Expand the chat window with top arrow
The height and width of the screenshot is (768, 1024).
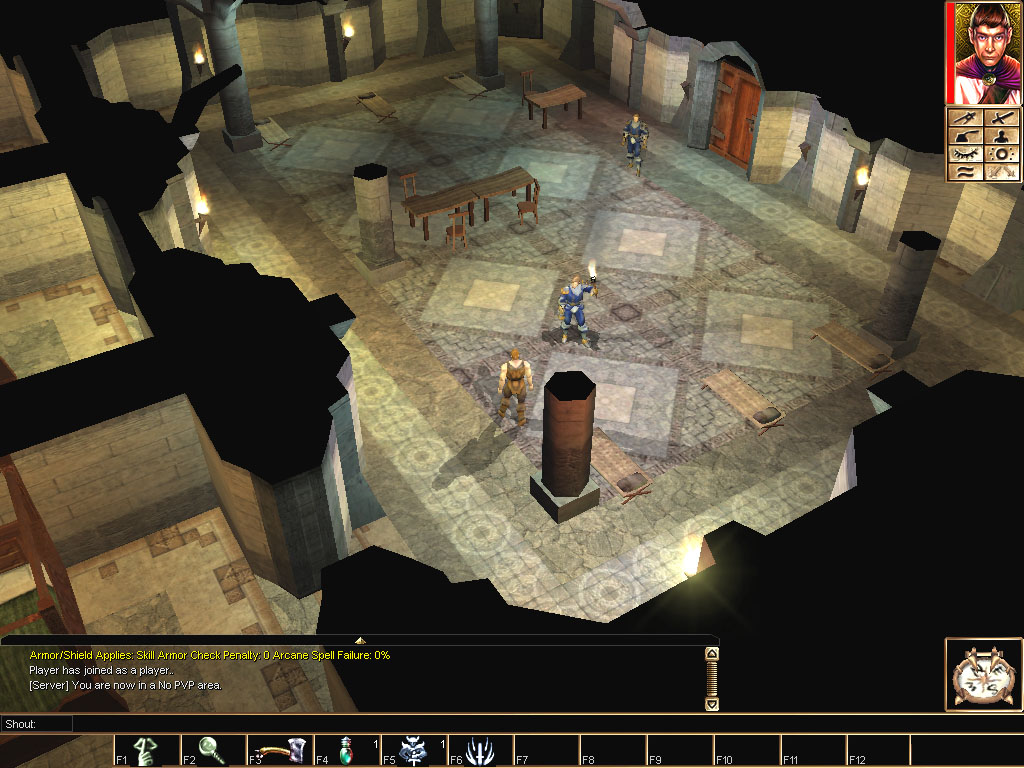point(360,640)
